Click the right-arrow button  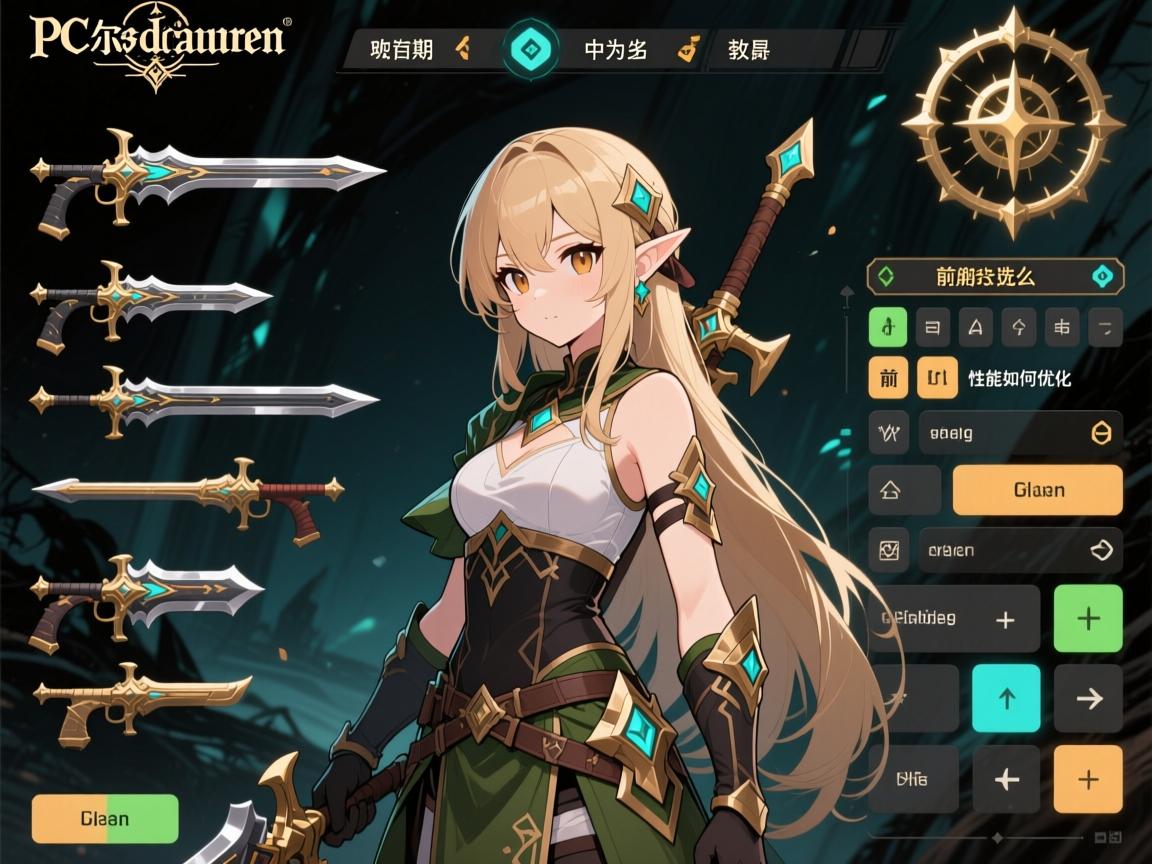click(x=1088, y=698)
